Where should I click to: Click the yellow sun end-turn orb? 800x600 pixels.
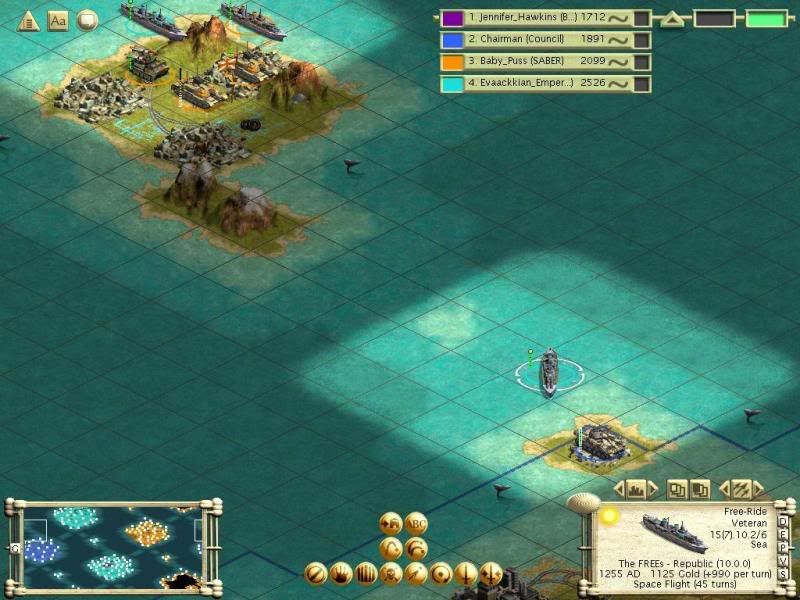609,516
